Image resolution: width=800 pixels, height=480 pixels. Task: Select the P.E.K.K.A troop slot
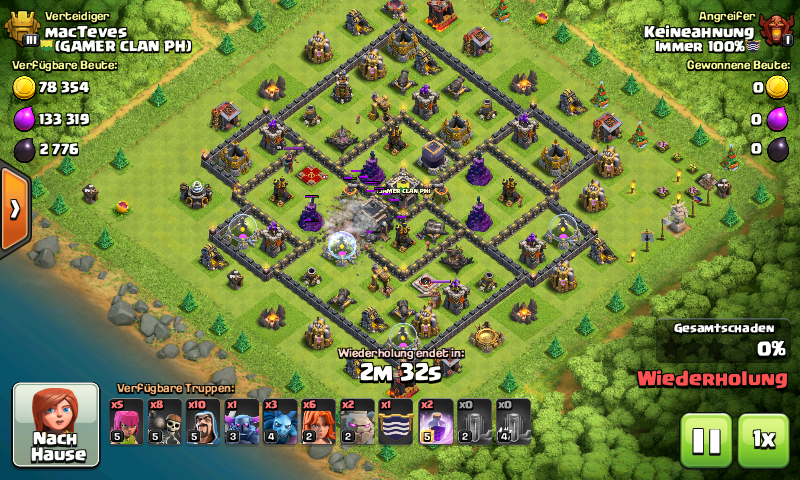point(240,421)
